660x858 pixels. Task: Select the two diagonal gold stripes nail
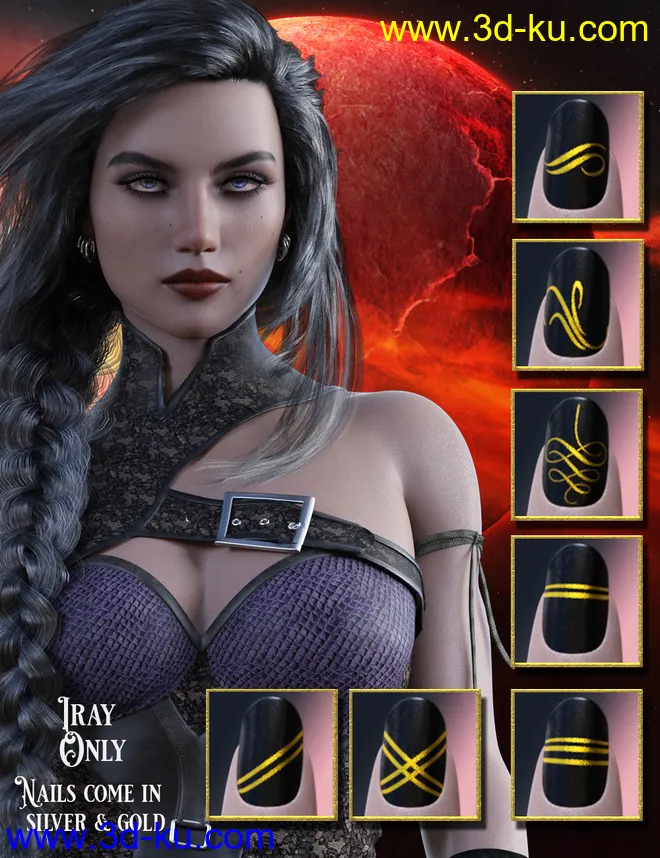pos(270,752)
